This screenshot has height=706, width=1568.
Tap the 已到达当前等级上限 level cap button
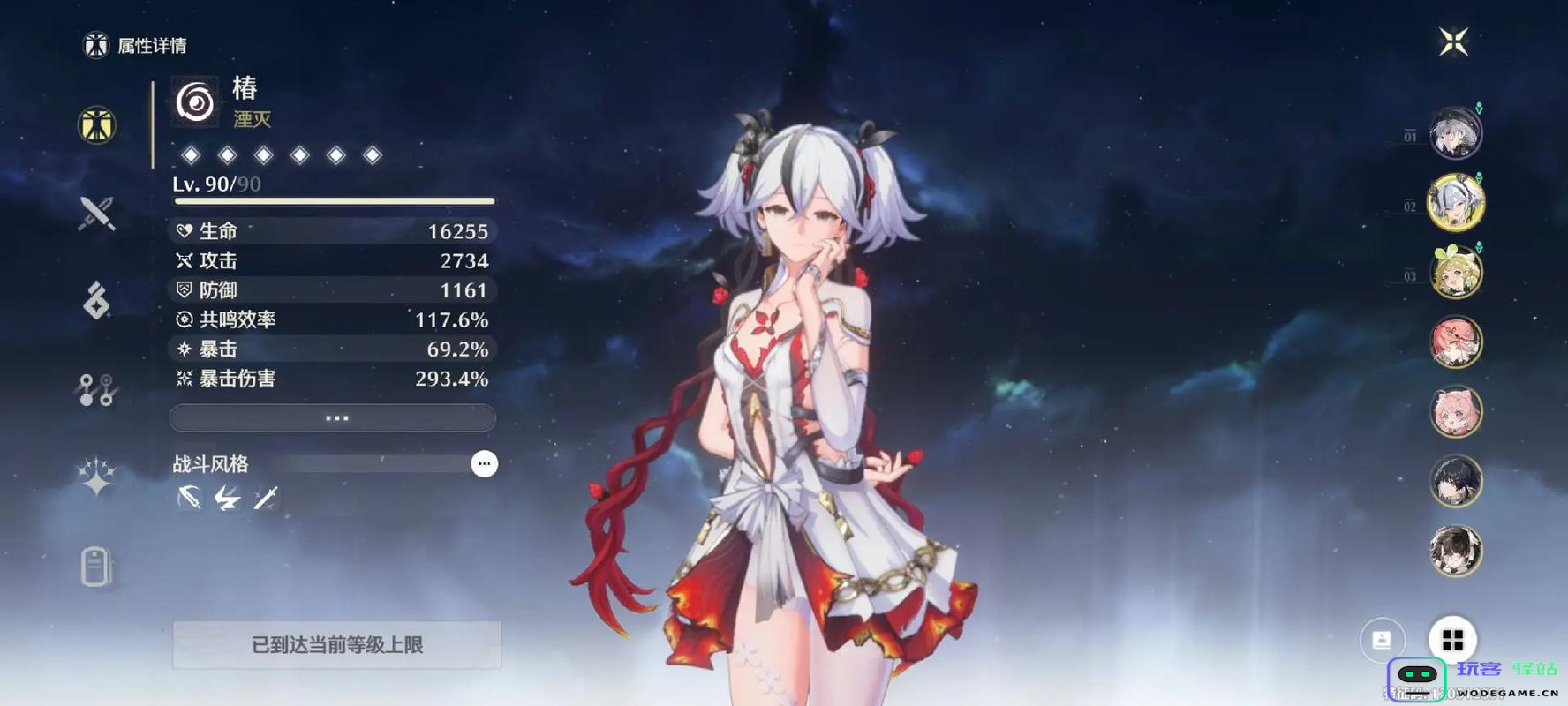tap(336, 644)
